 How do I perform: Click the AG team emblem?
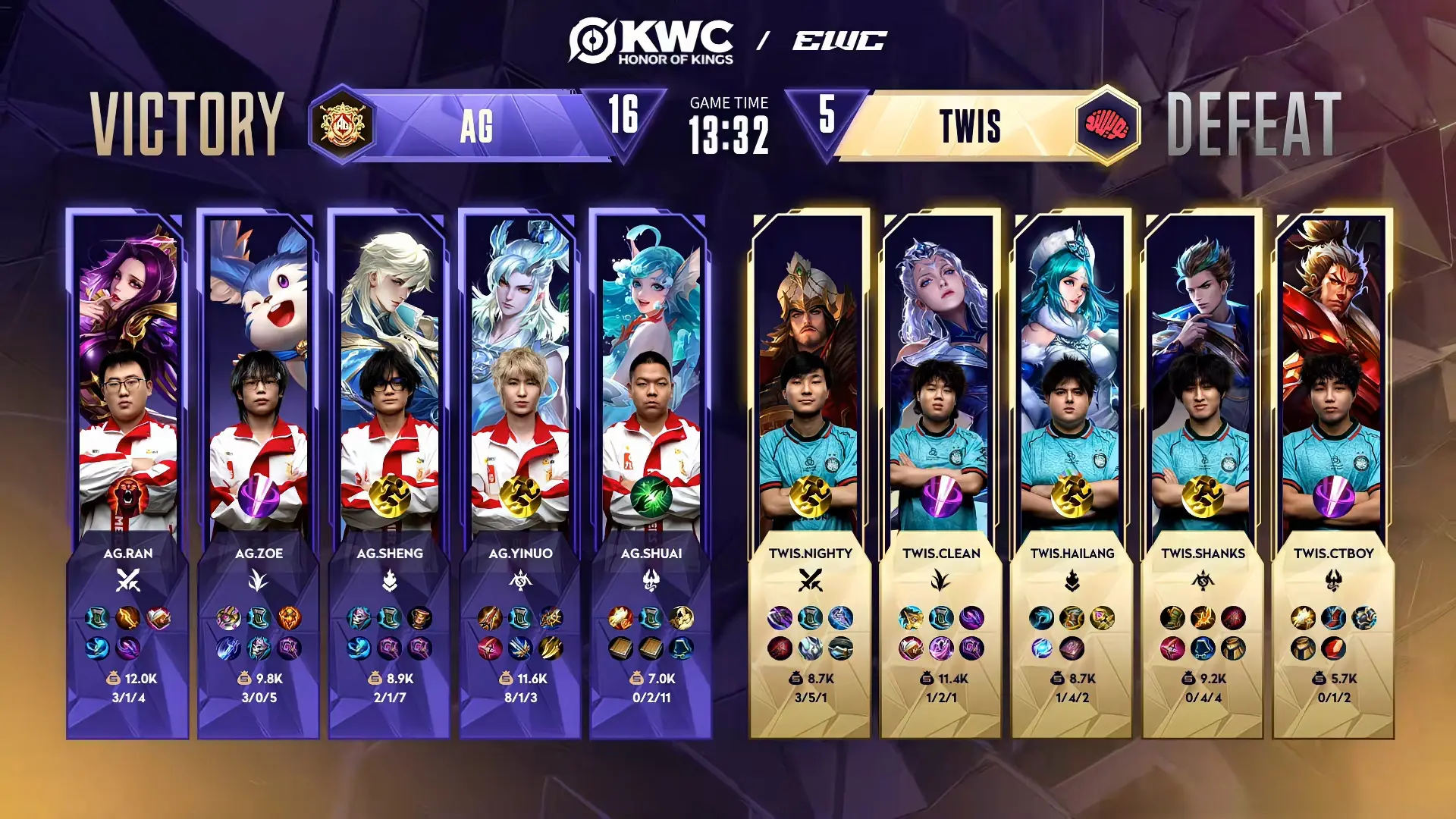343,124
